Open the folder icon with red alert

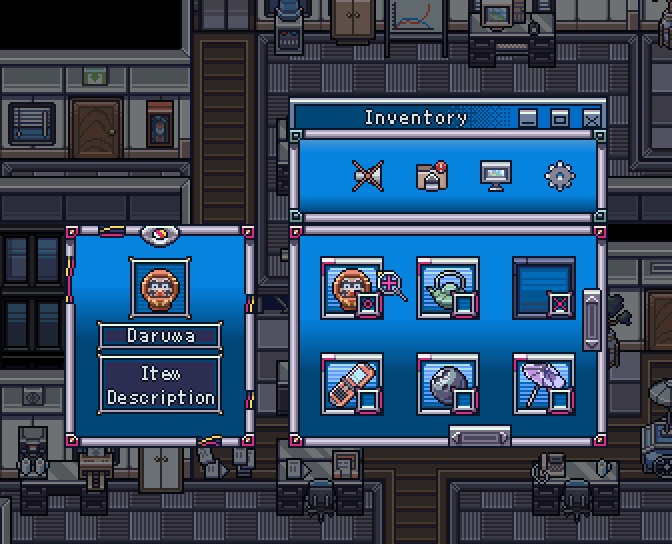coord(431,176)
